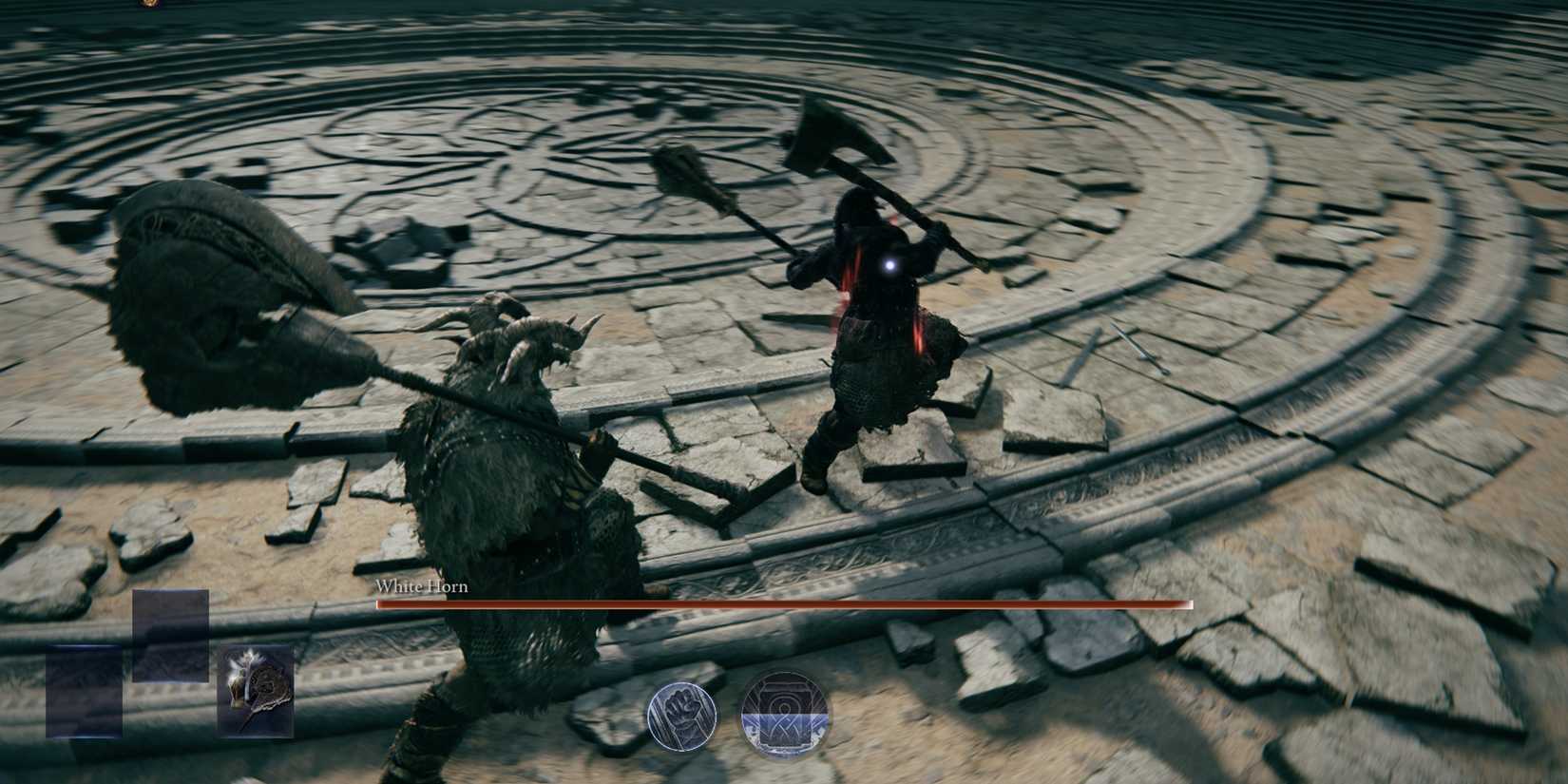The width and height of the screenshot is (1568, 784).
Task: Click the crossed-arms buff icon at bottom center
Action: pyautogui.click(x=786, y=711)
